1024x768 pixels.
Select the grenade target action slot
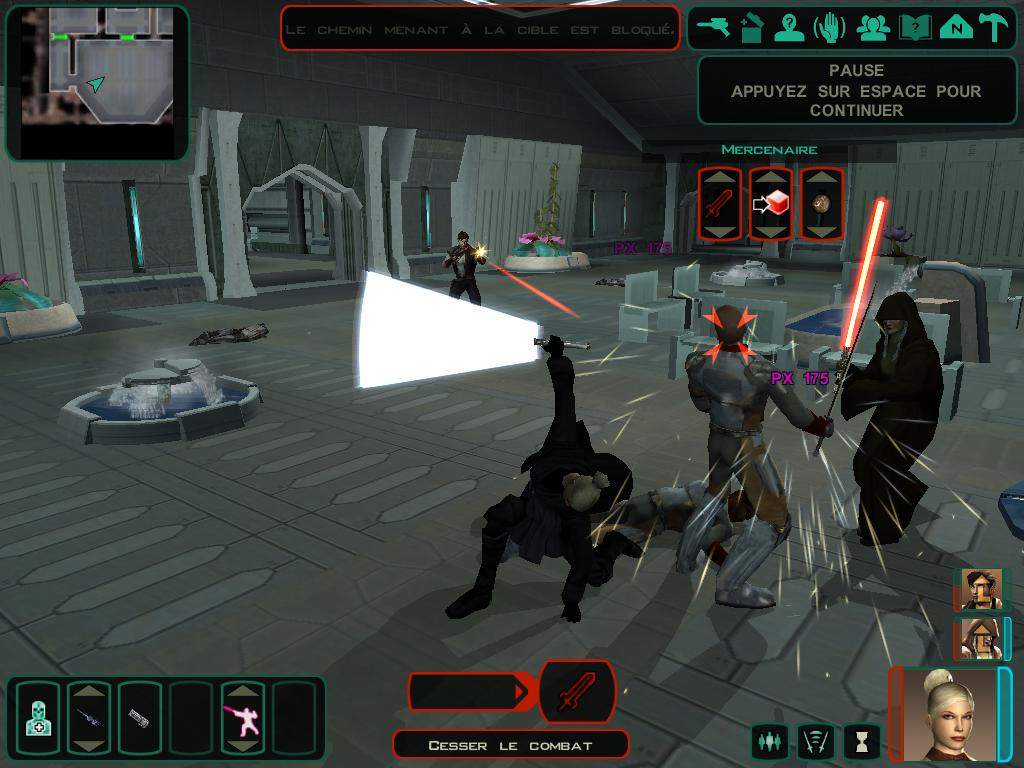[820, 204]
